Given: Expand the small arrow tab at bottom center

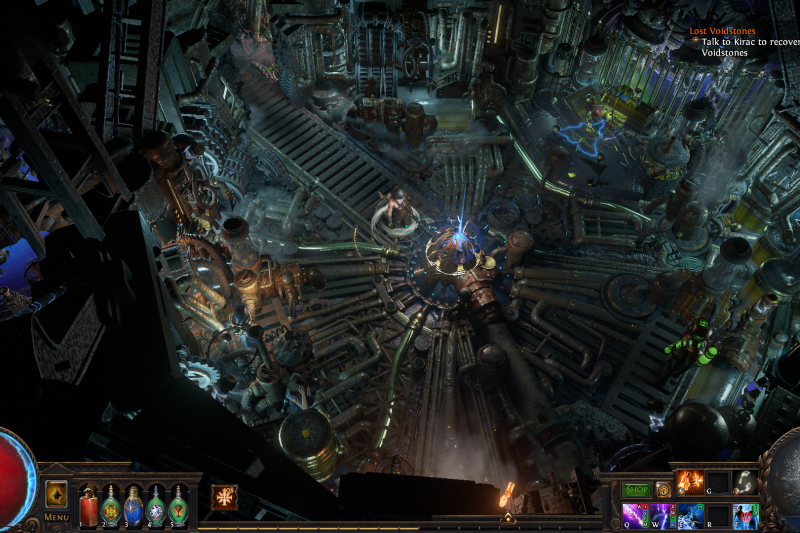Looking at the screenshot, I should pyautogui.click(x=507, y=518).
